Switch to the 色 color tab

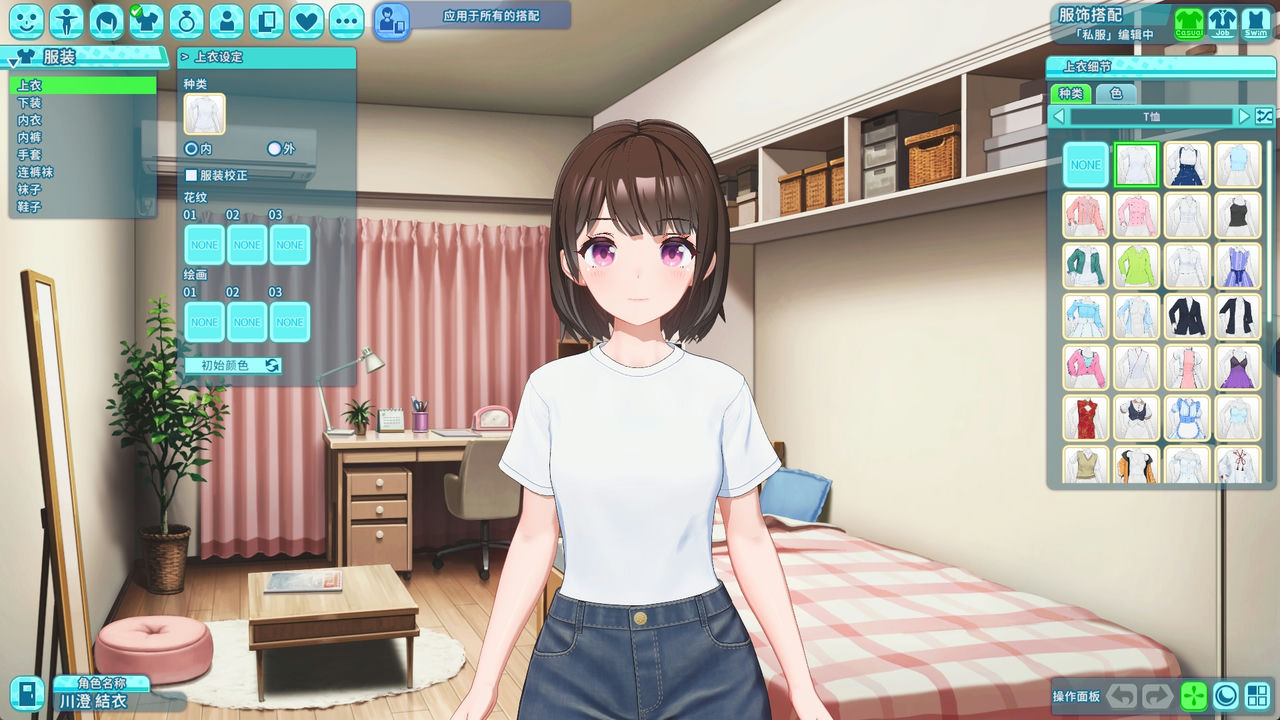(1118, 94)
